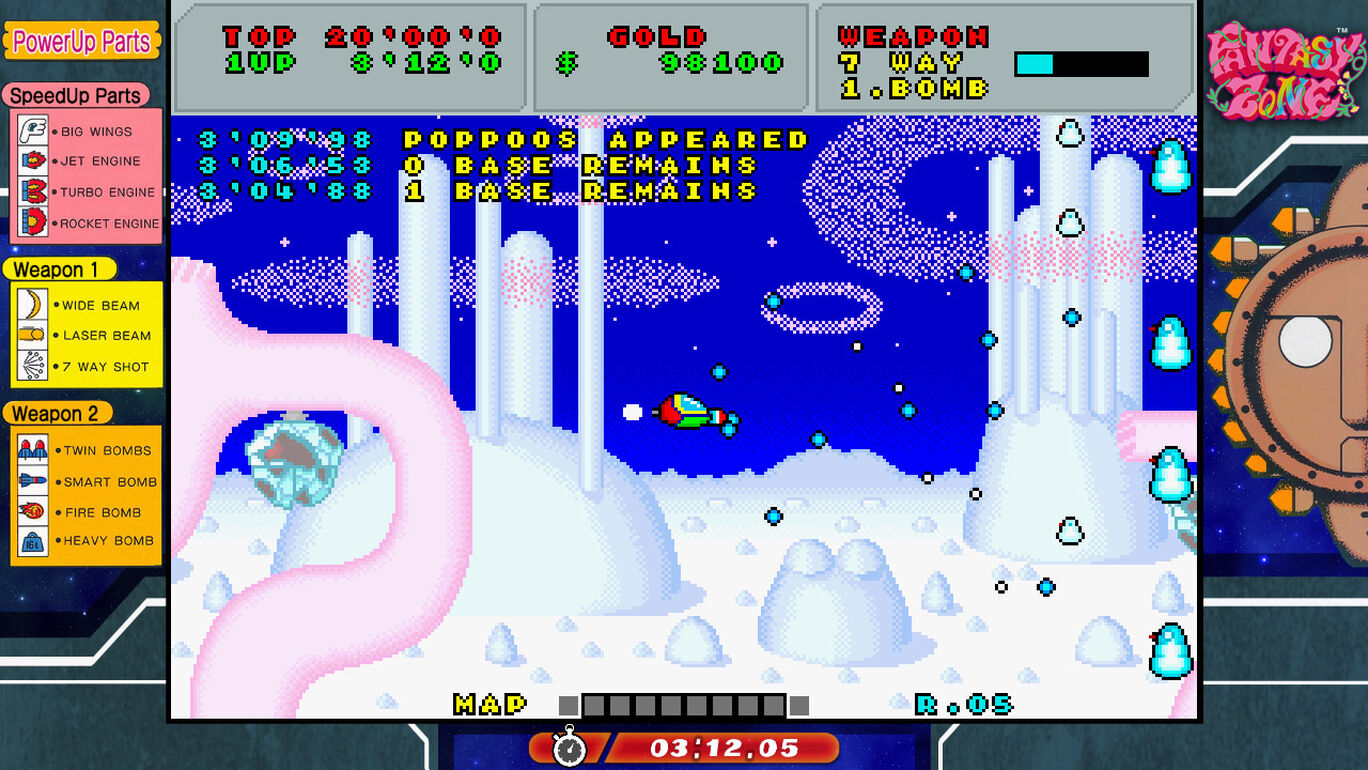Screen dimensions: 1368x770
Task: Collapse the Weapon 2 section
Action: pos(57,413)
